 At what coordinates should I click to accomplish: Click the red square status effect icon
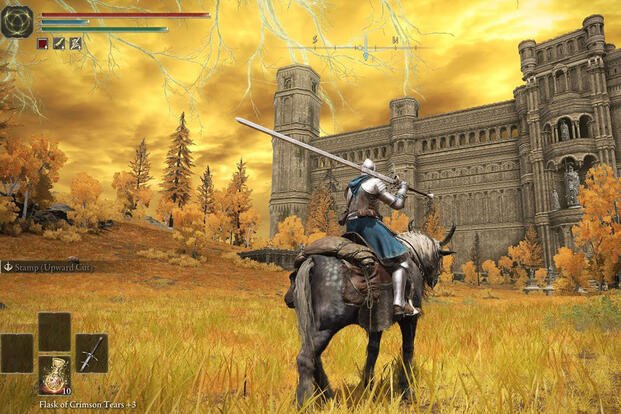(x=42, y=43)
